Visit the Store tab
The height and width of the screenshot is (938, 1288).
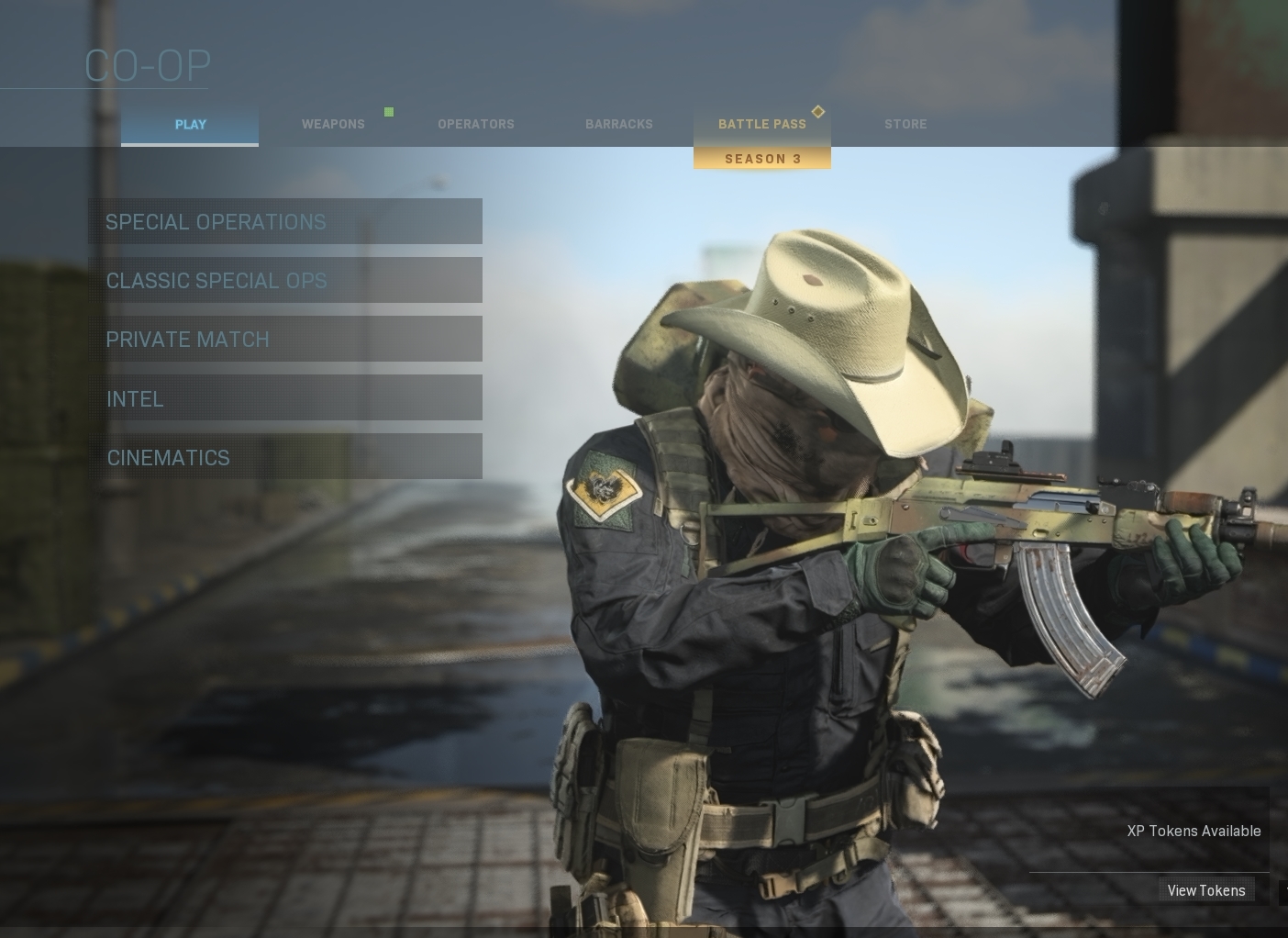(x=905, y=125)
